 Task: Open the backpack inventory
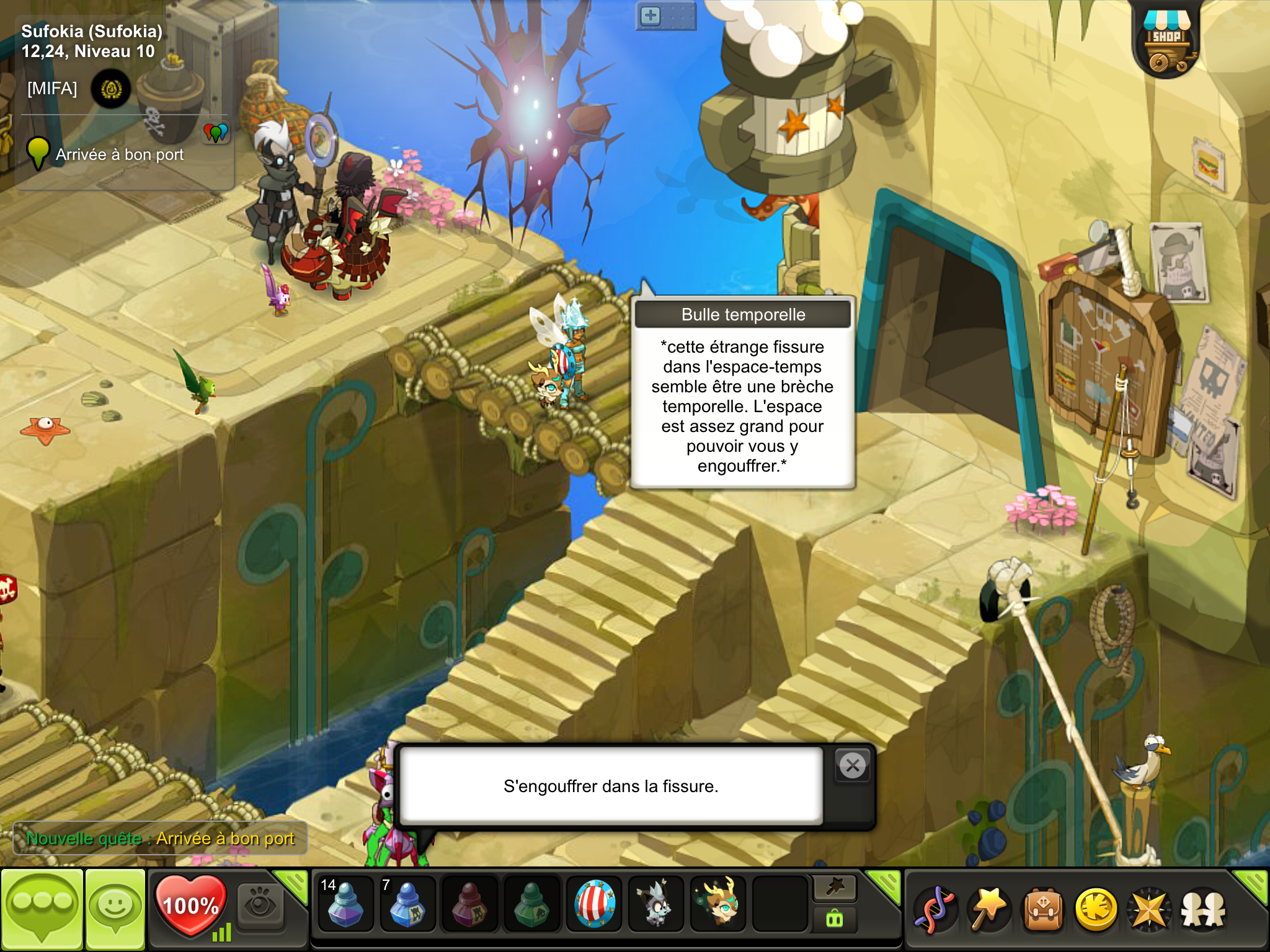click(1043, 910)
